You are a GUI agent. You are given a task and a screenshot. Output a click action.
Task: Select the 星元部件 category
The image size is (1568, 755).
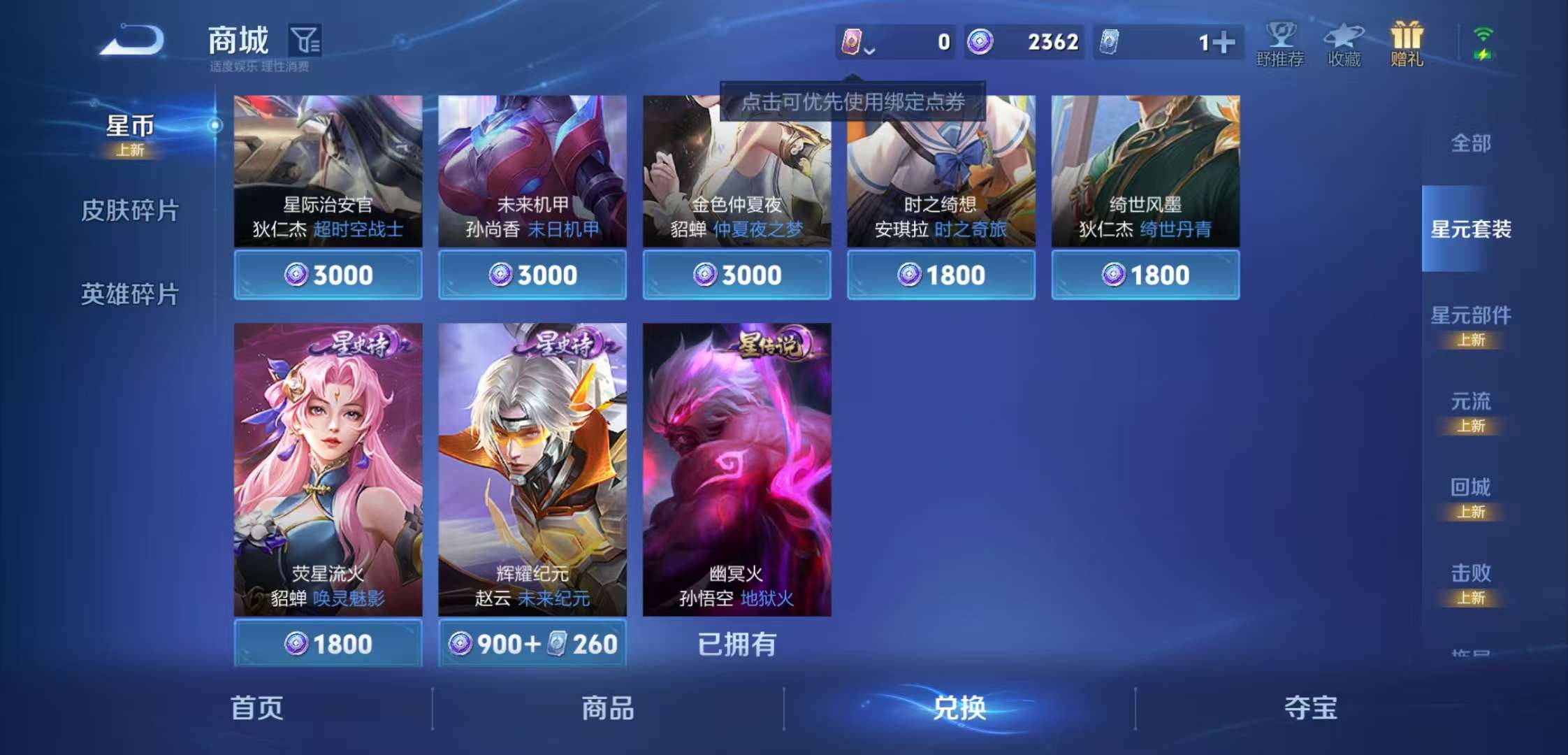[x=1470, y=316]
